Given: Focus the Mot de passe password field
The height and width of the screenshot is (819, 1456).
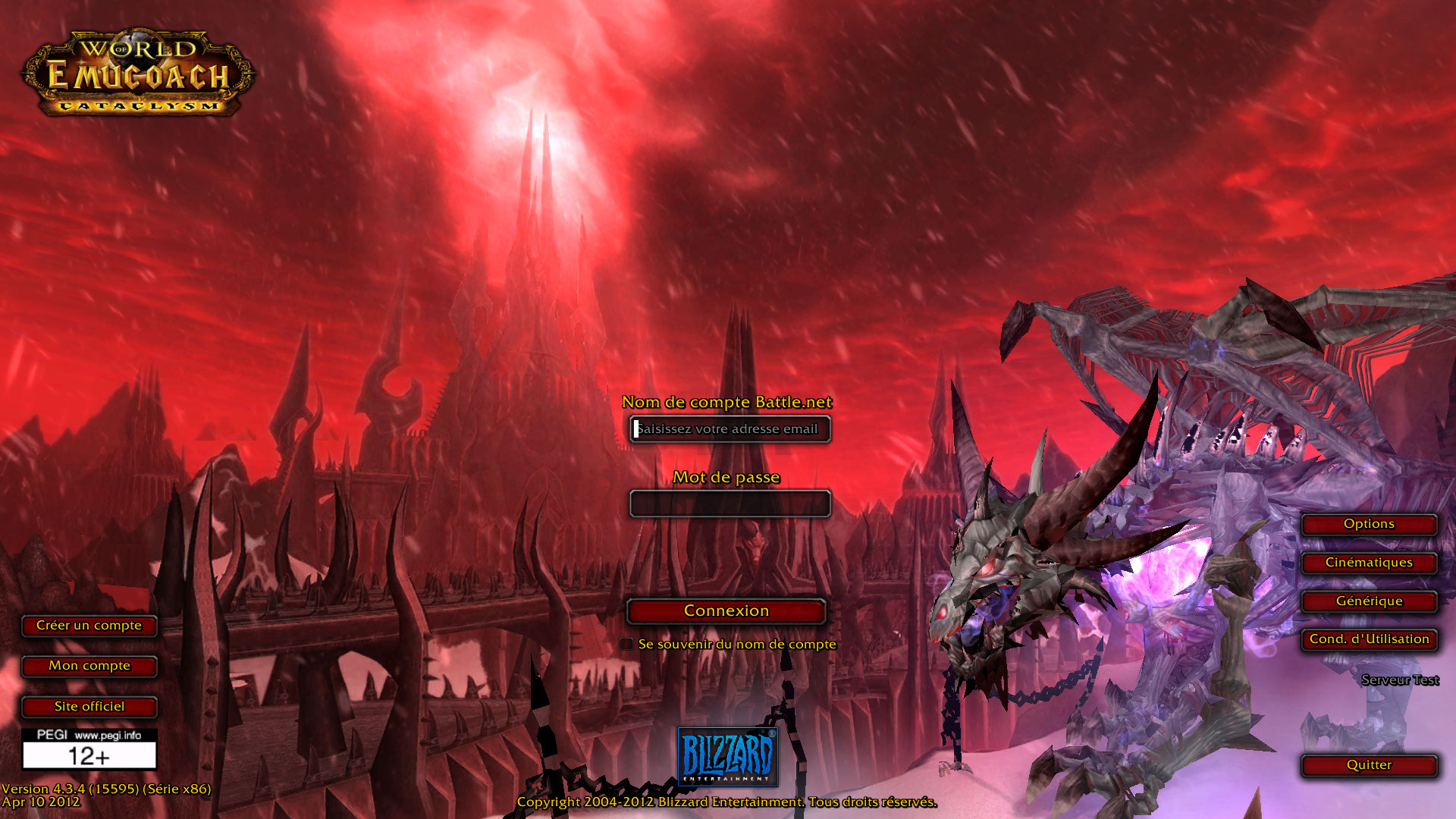Looking at the screenshot, I should 730,504.
